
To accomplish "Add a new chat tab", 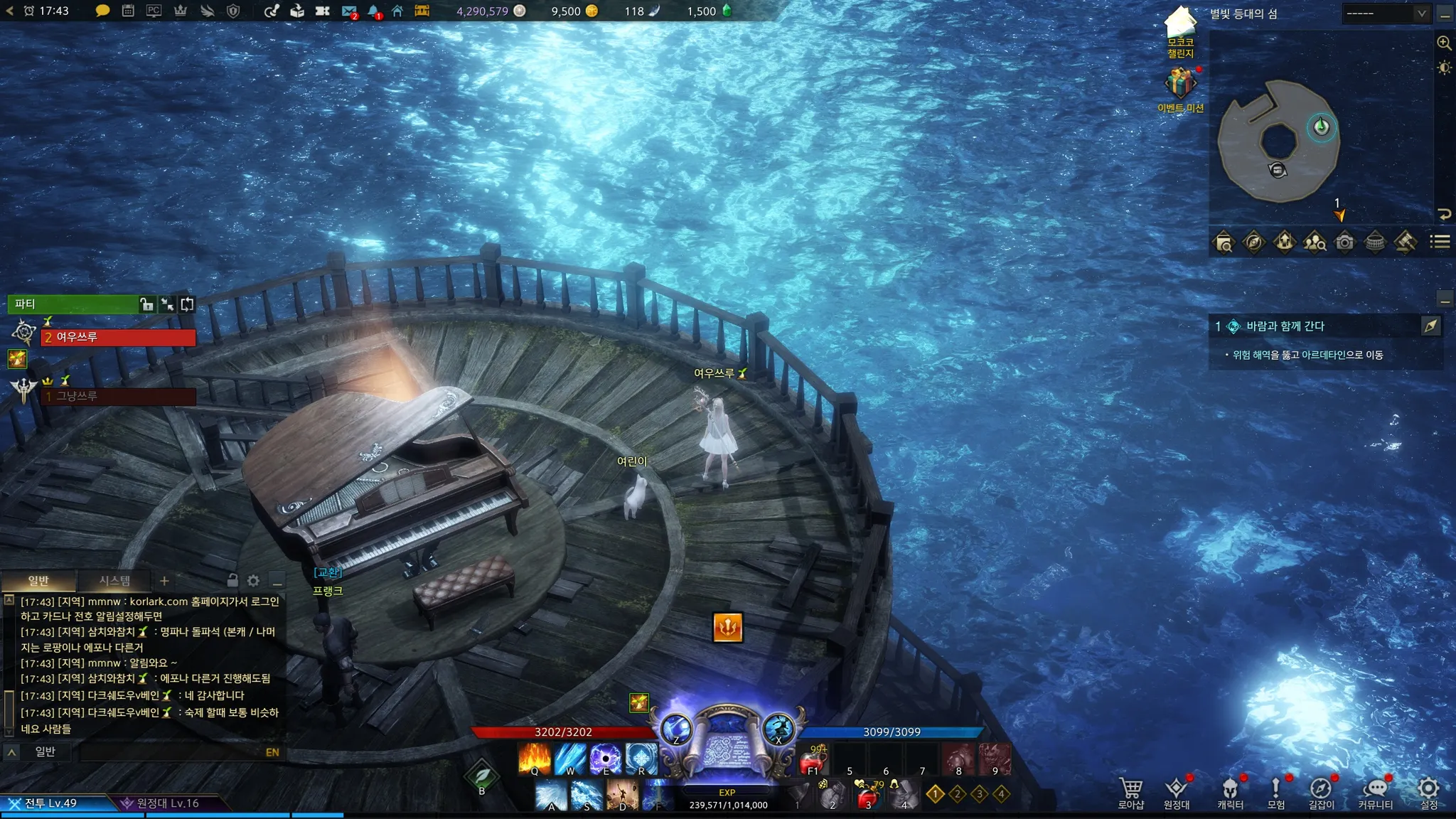I will tap(164, 581).
